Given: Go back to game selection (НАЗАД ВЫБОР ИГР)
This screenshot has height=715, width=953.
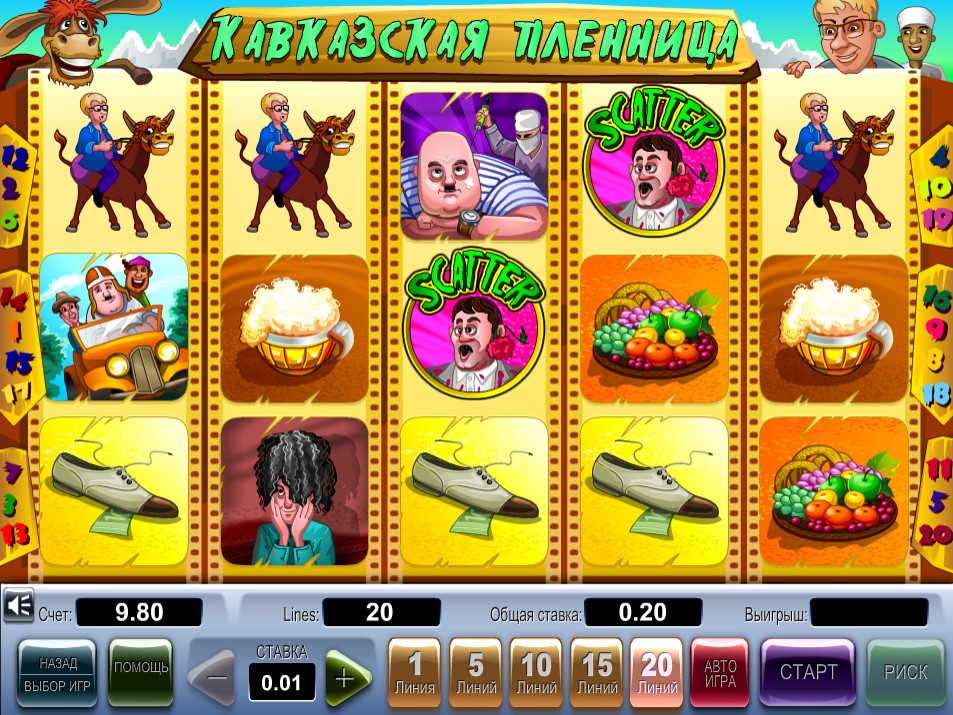Looking at the screenshot, I should tap(57, 673).
